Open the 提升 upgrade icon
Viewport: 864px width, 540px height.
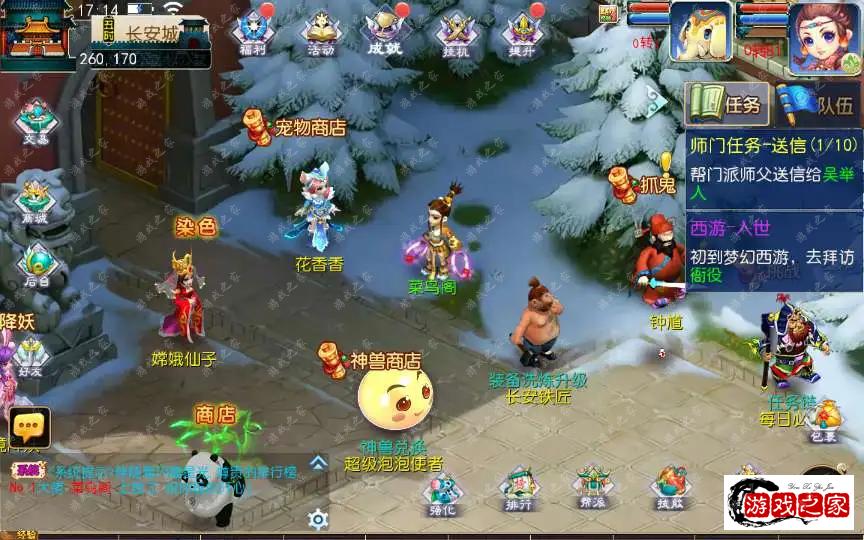pos(522,31)
